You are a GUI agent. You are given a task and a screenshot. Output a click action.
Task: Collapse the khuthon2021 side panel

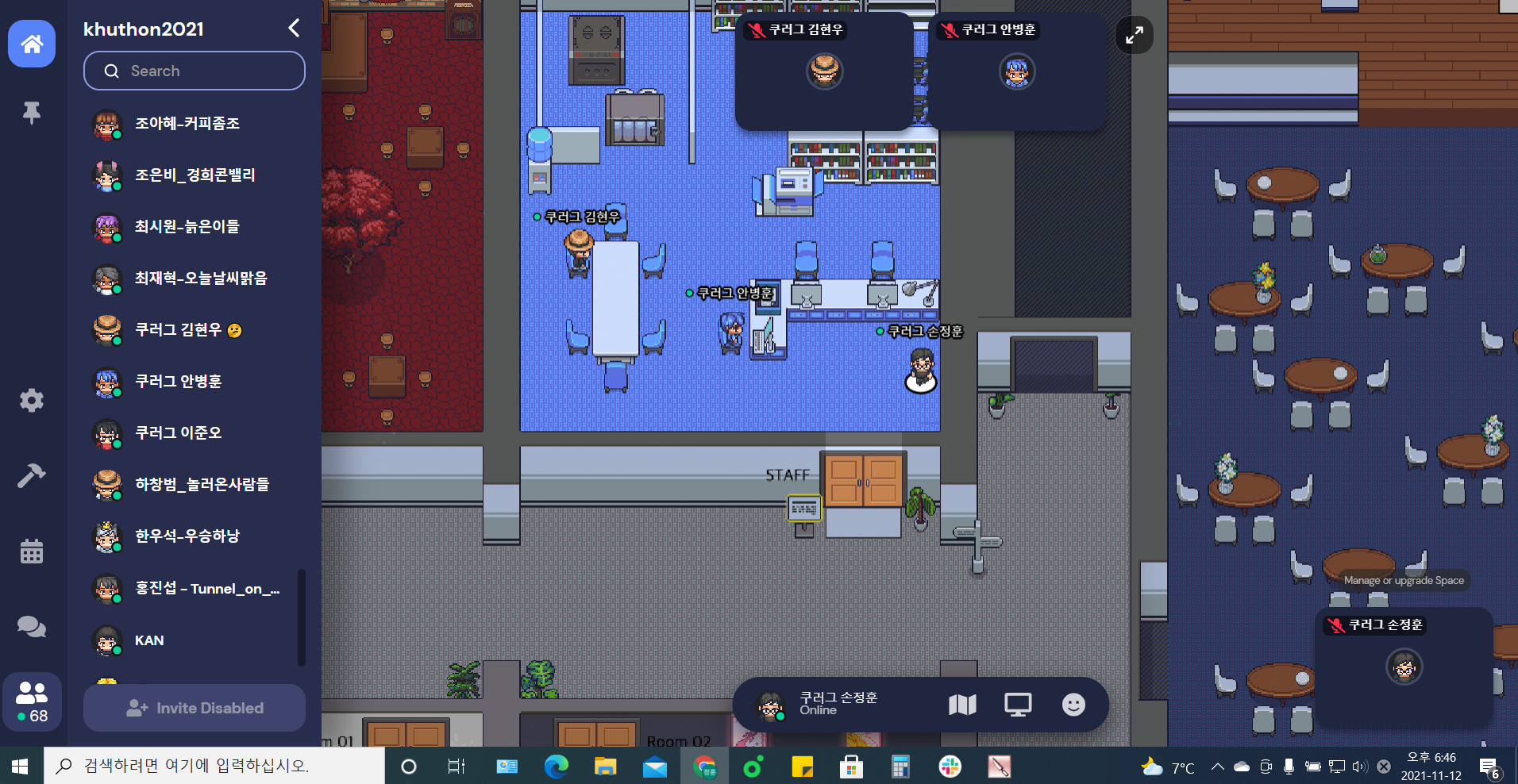coord(294,29)
